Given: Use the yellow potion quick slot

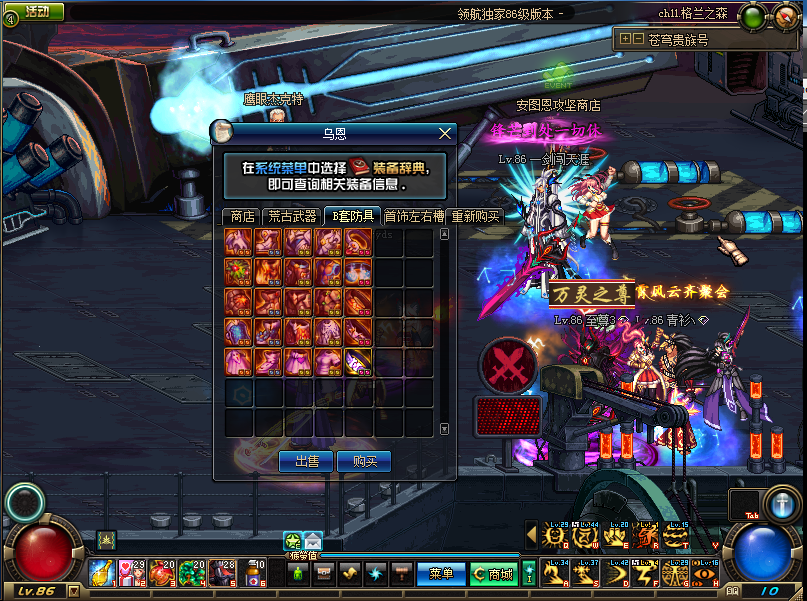Looking at the screenshot, I should (x=101, y=572).
